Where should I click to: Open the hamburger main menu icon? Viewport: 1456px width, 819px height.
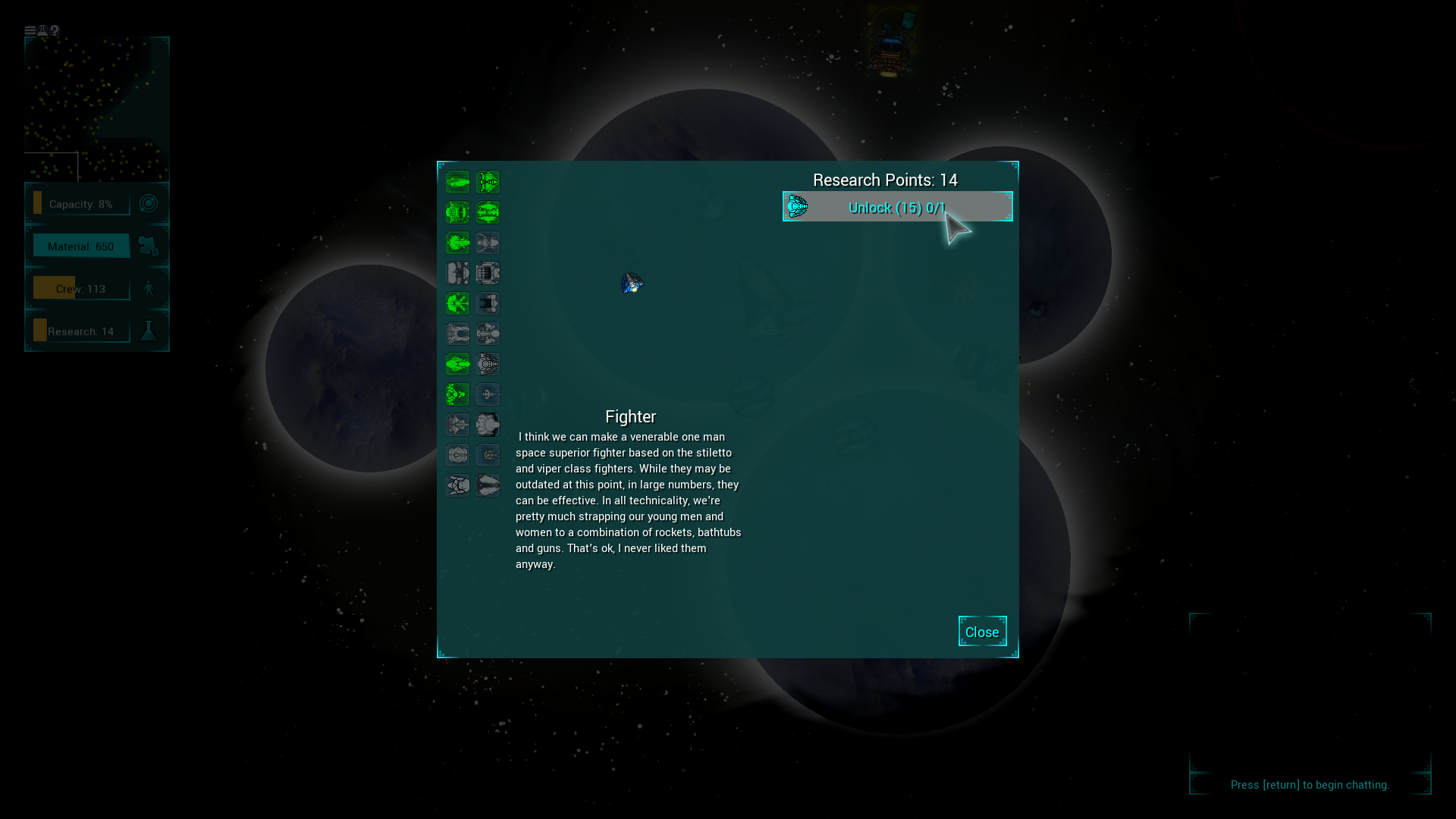click(x=30, y=31)
